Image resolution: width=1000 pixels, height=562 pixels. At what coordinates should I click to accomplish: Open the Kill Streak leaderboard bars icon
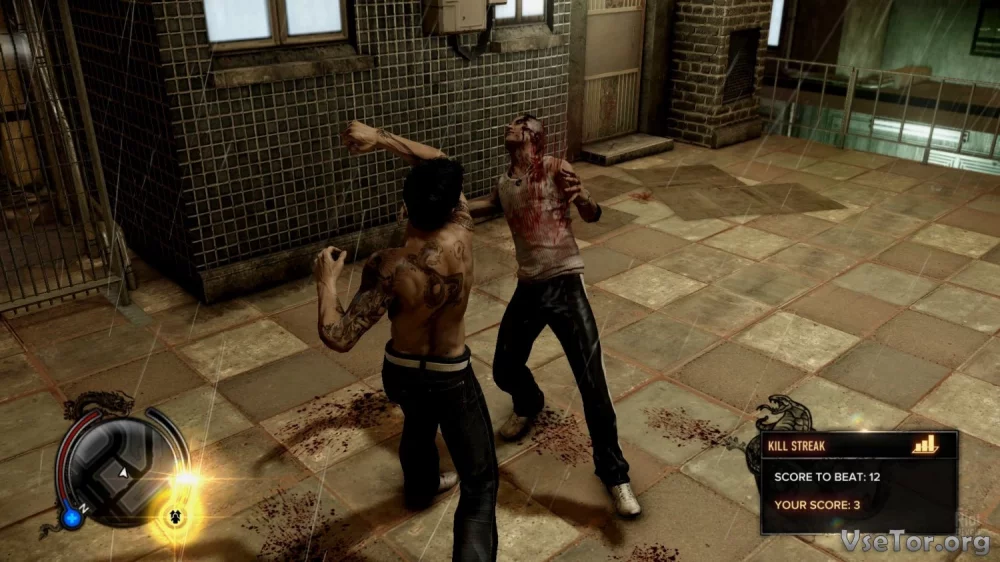click(925, 444)
